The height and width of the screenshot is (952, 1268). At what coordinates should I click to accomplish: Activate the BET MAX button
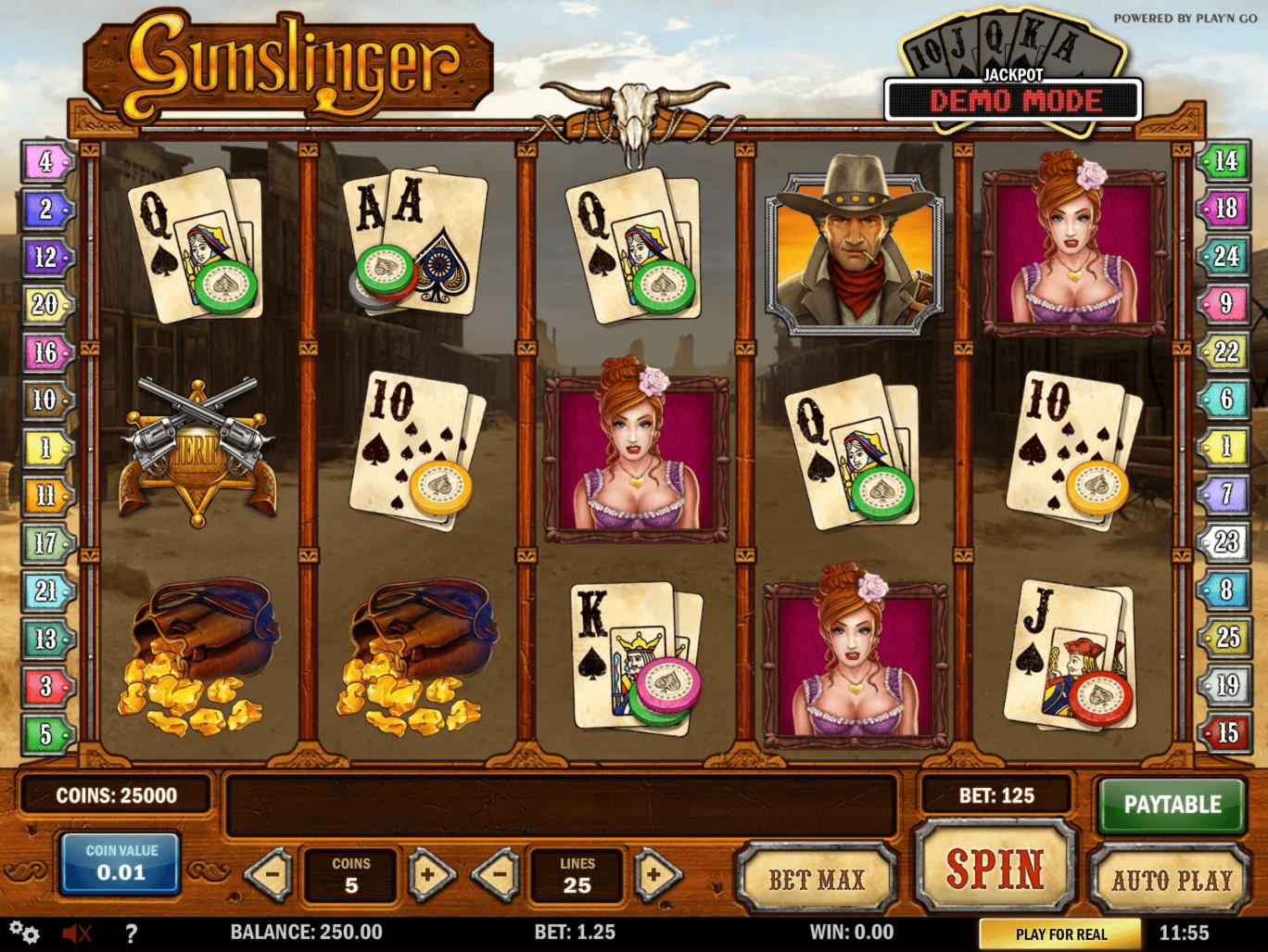817,878
